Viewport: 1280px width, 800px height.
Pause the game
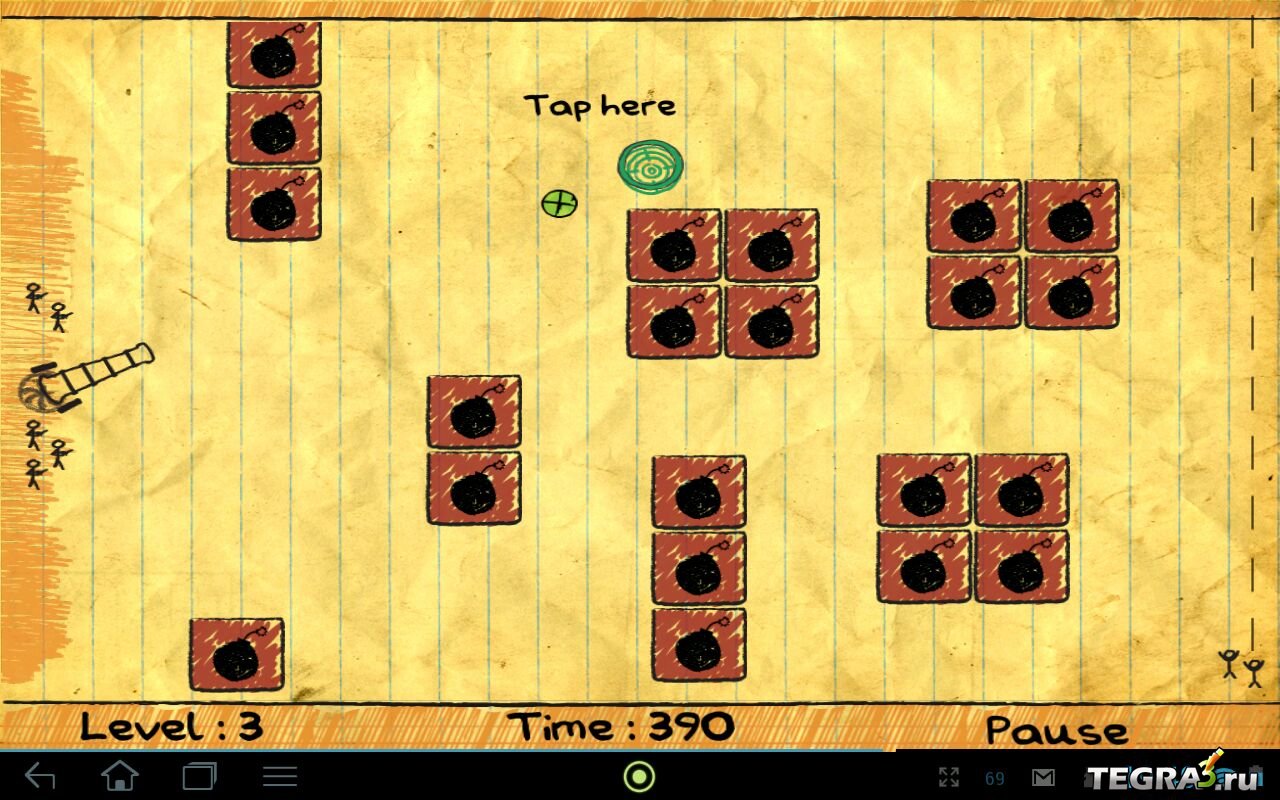pos(1056,730)
